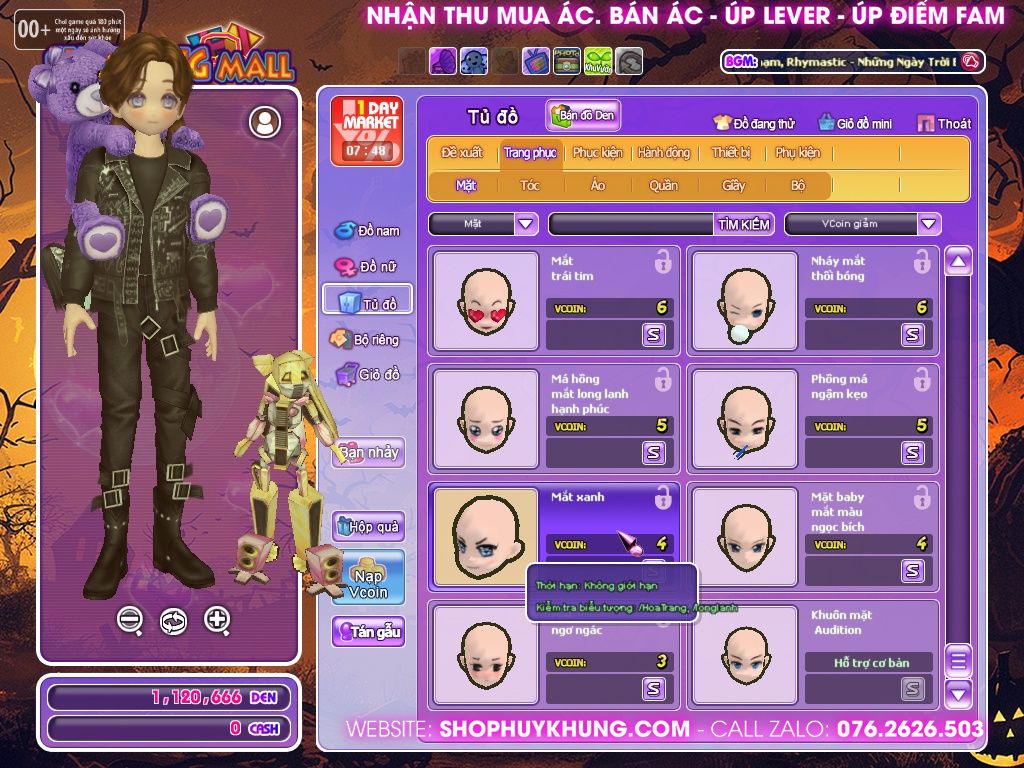Choose the Tóc subcategory
Viewport: 1024px width, 768px height.
[529, 185]
